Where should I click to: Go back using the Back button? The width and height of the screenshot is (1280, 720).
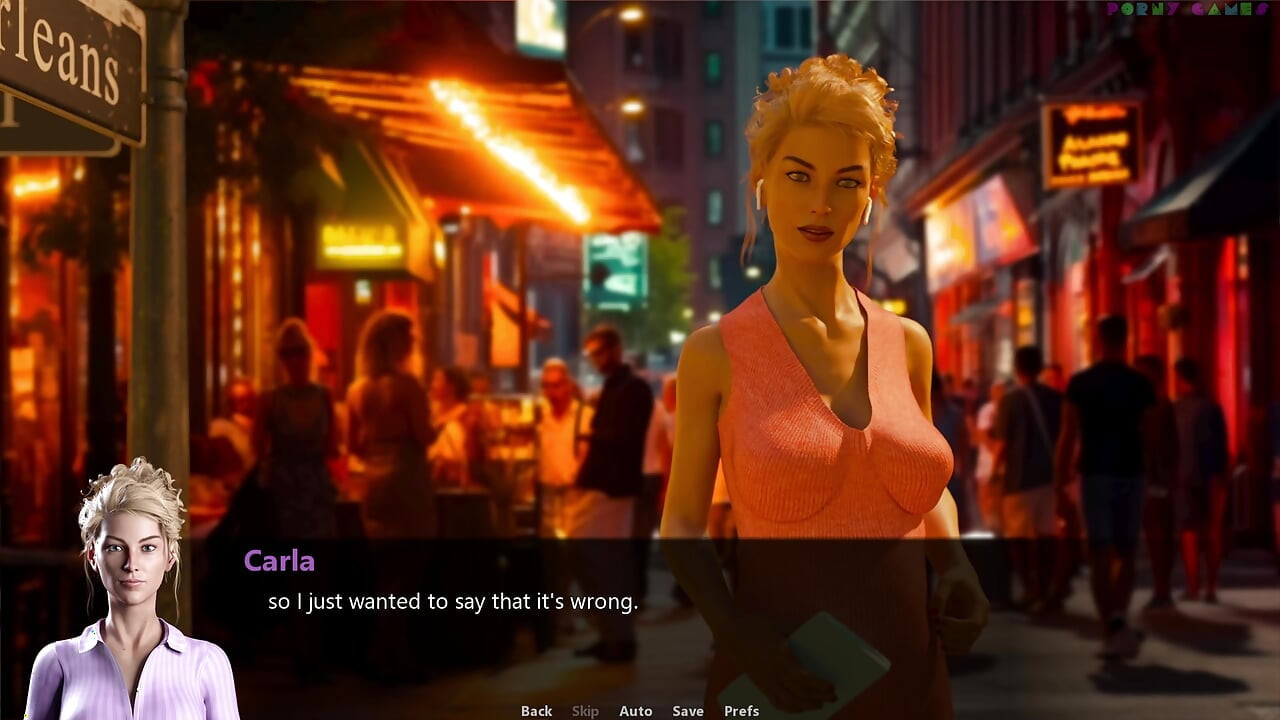(536, 711)
